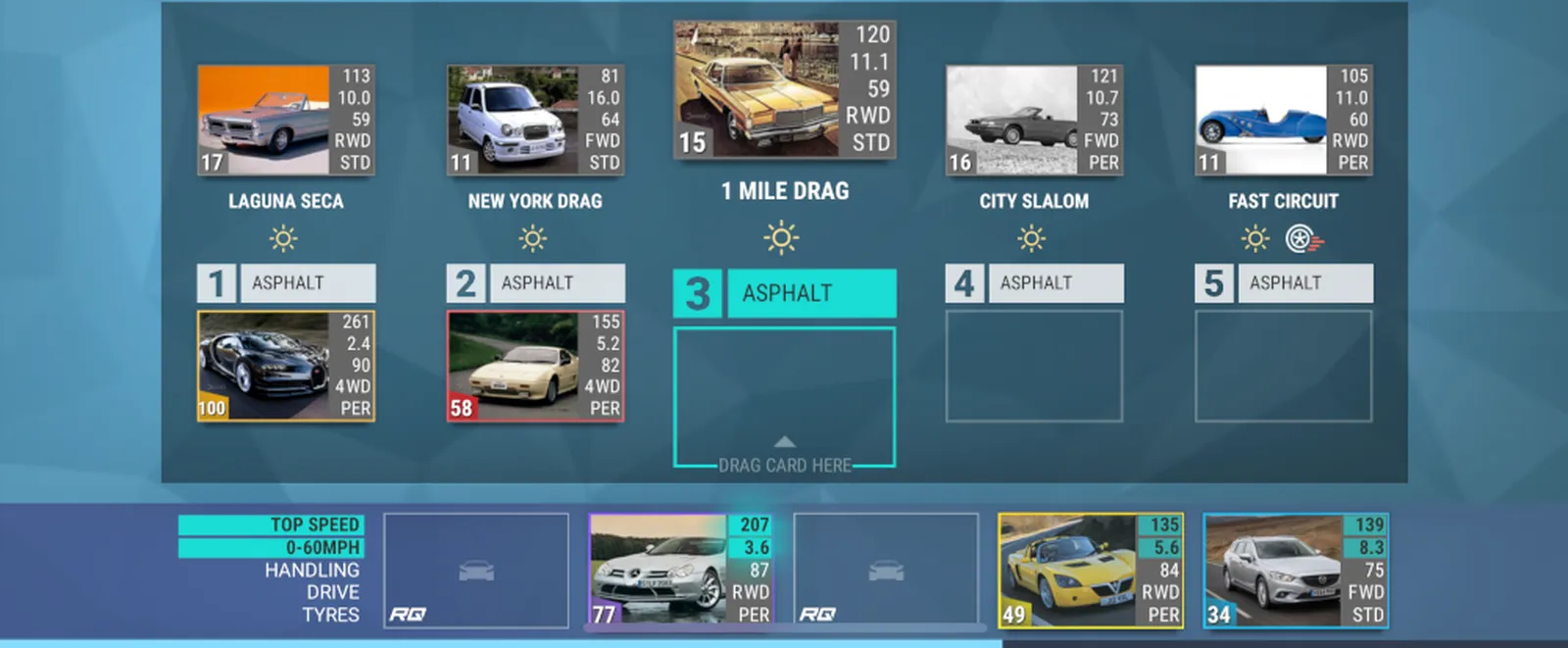Screen dimensions: 1568x648
Task: Select the placed cream coupe card rated 58
Action: point(535,366)
